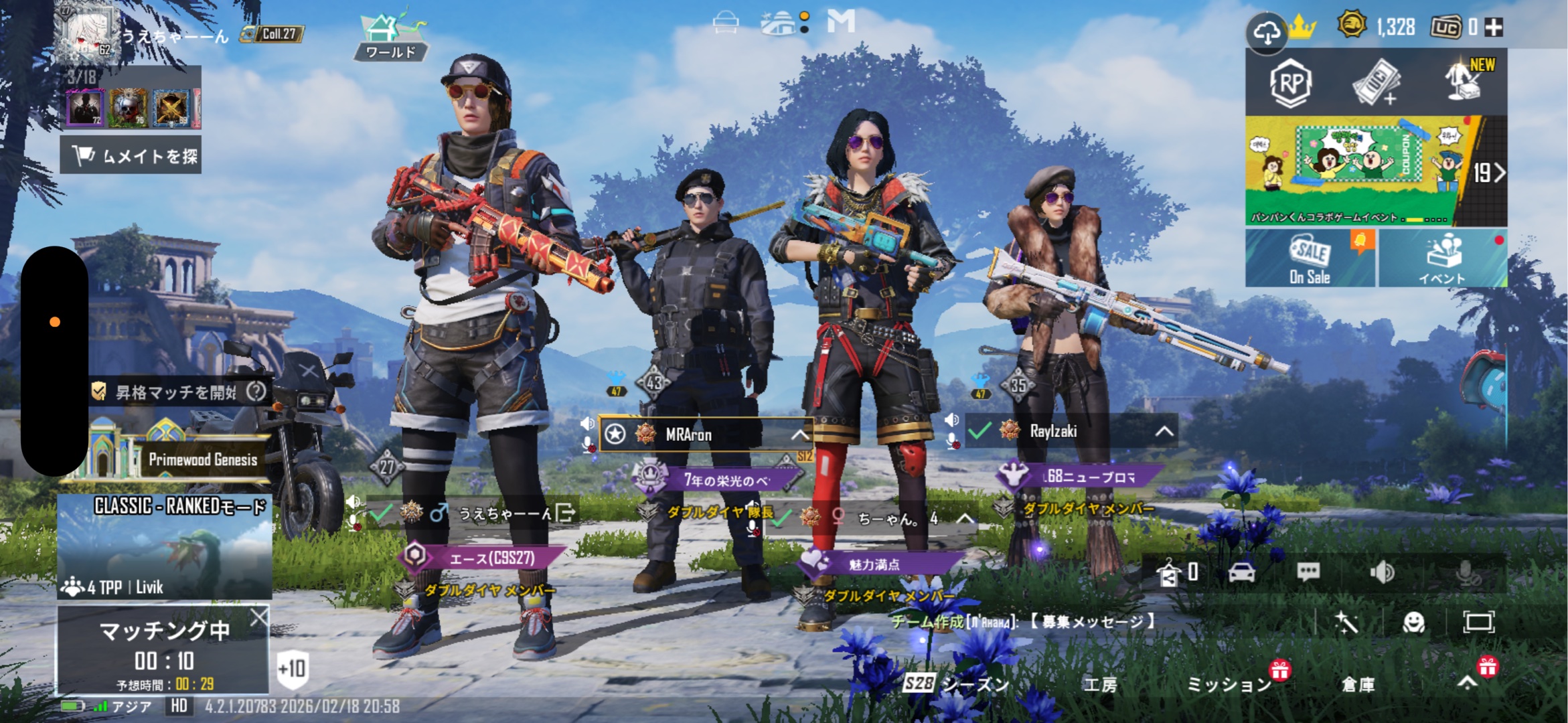Click the find teammates button
The height and width of the screenshot is (723, 1568).
pyautogui.click(x=131, y=156)
